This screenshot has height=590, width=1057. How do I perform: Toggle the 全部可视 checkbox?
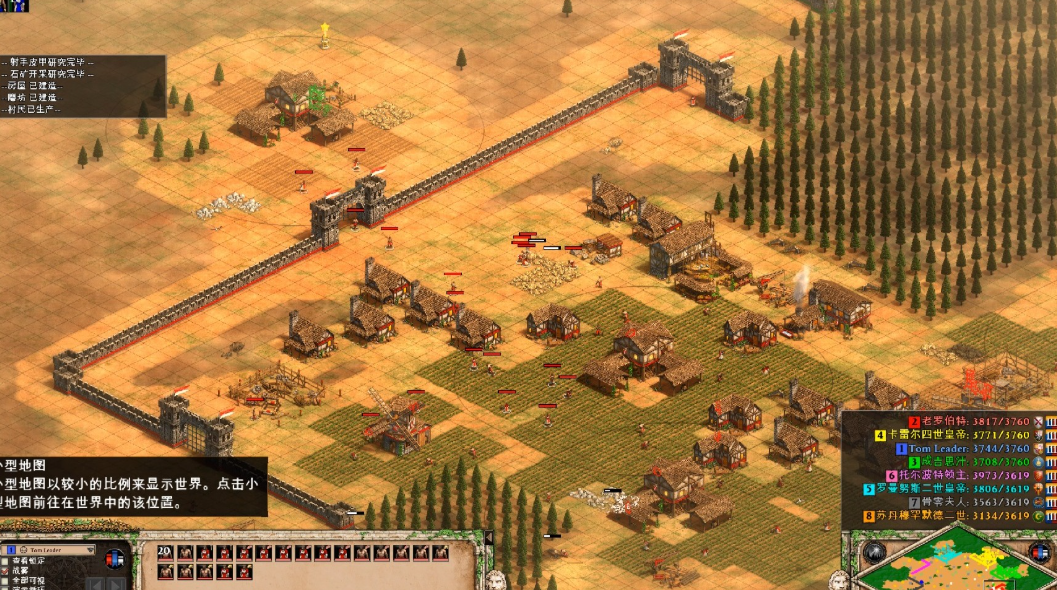click(x=7, y=580)
